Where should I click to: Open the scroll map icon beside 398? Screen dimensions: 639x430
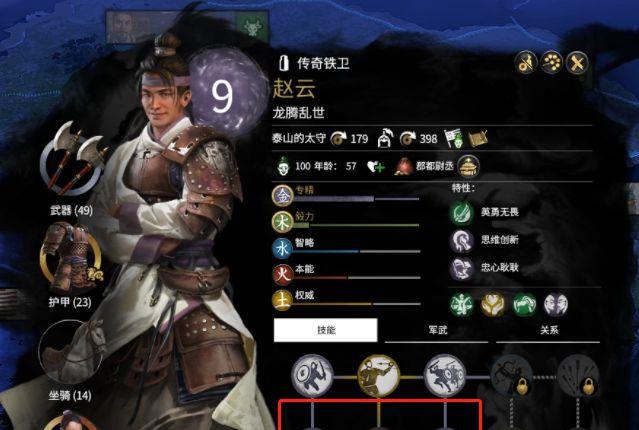[x=477, y=137]
